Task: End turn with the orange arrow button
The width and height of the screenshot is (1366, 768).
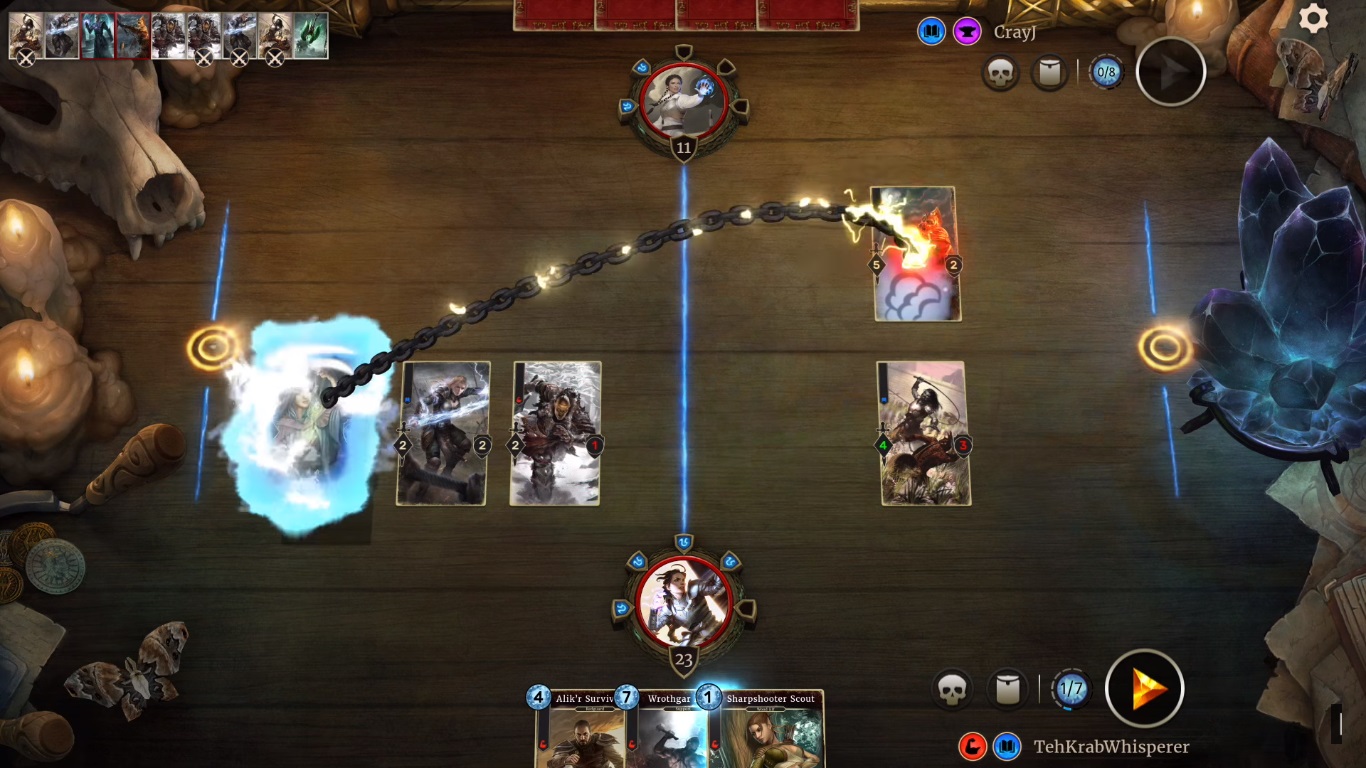Action: pos(1145,688)
